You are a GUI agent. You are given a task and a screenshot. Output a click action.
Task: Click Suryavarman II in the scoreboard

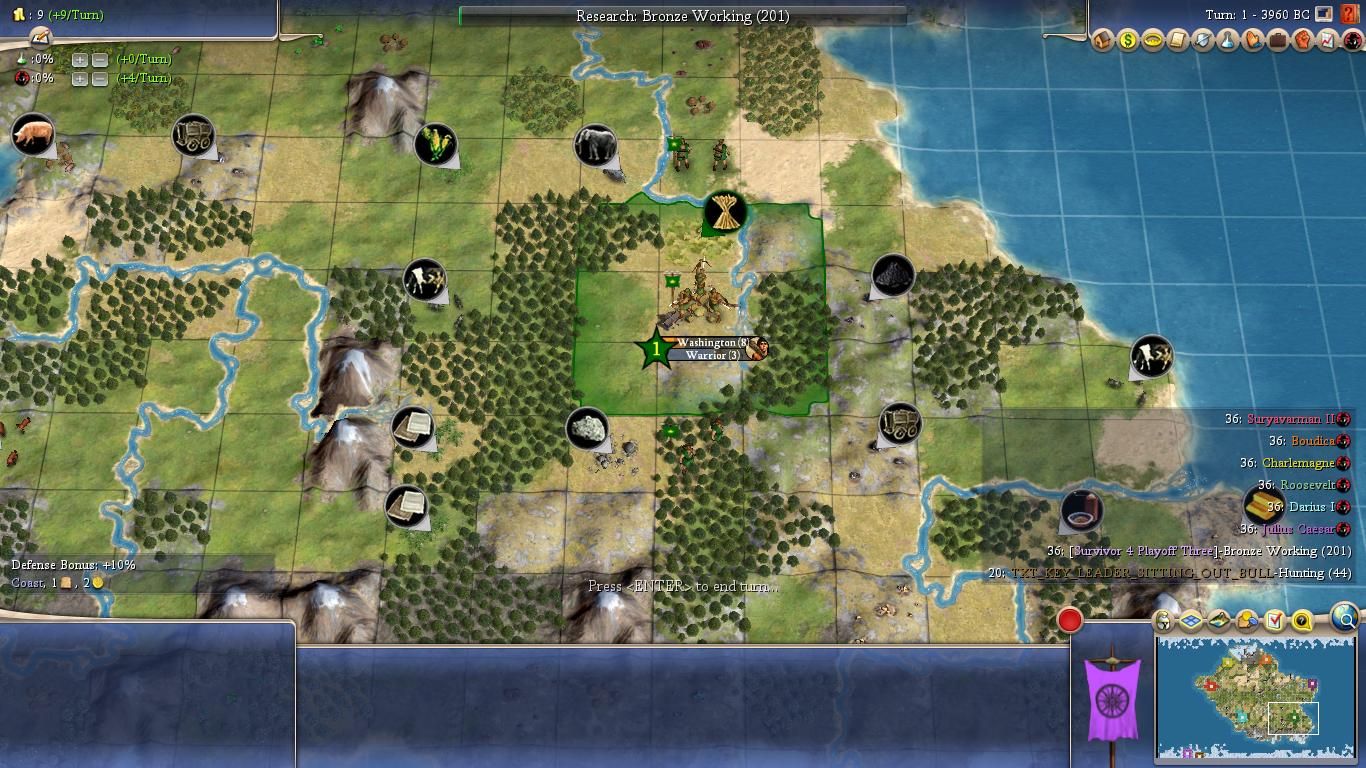[1290, 419]
